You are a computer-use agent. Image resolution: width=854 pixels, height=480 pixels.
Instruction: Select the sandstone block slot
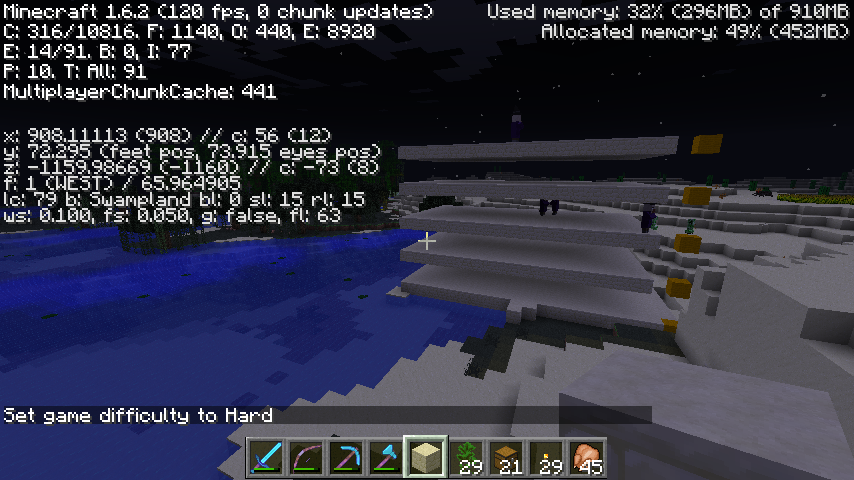click(427, 458)
